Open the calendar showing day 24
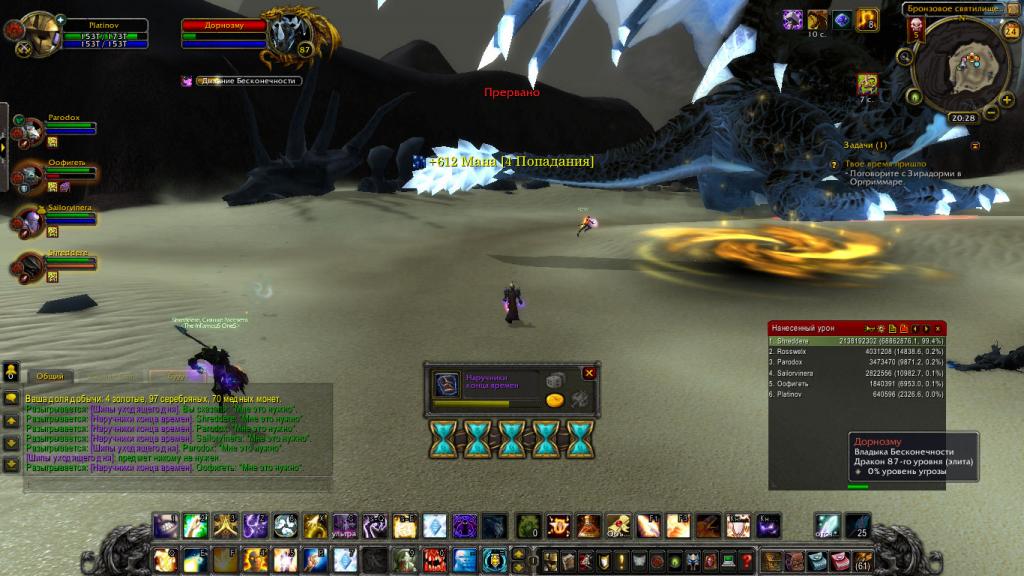The image size is (1024, 576). pyautogui.click(x=1010, y=31)
